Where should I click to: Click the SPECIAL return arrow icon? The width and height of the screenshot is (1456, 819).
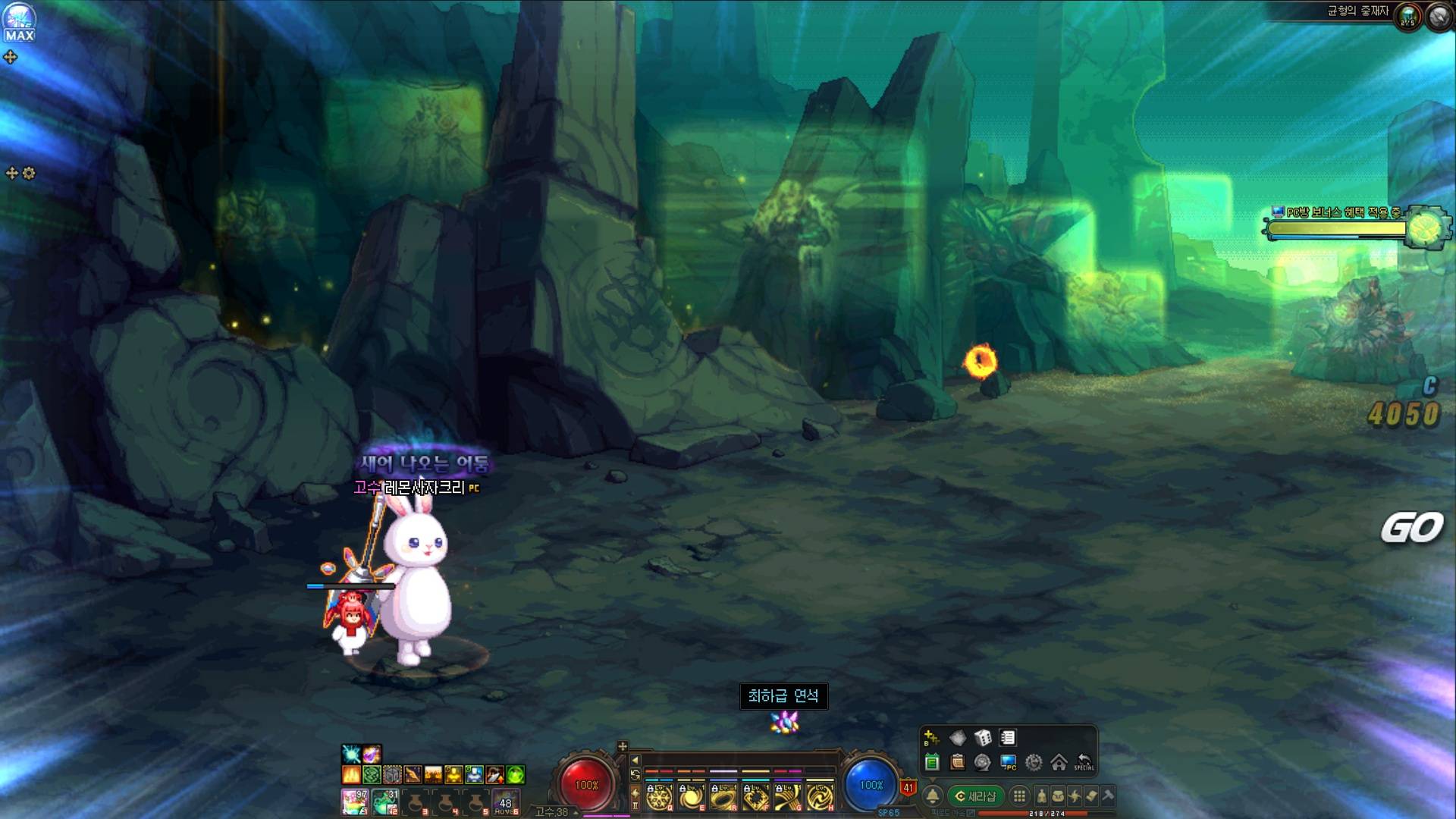[1084, 762]
